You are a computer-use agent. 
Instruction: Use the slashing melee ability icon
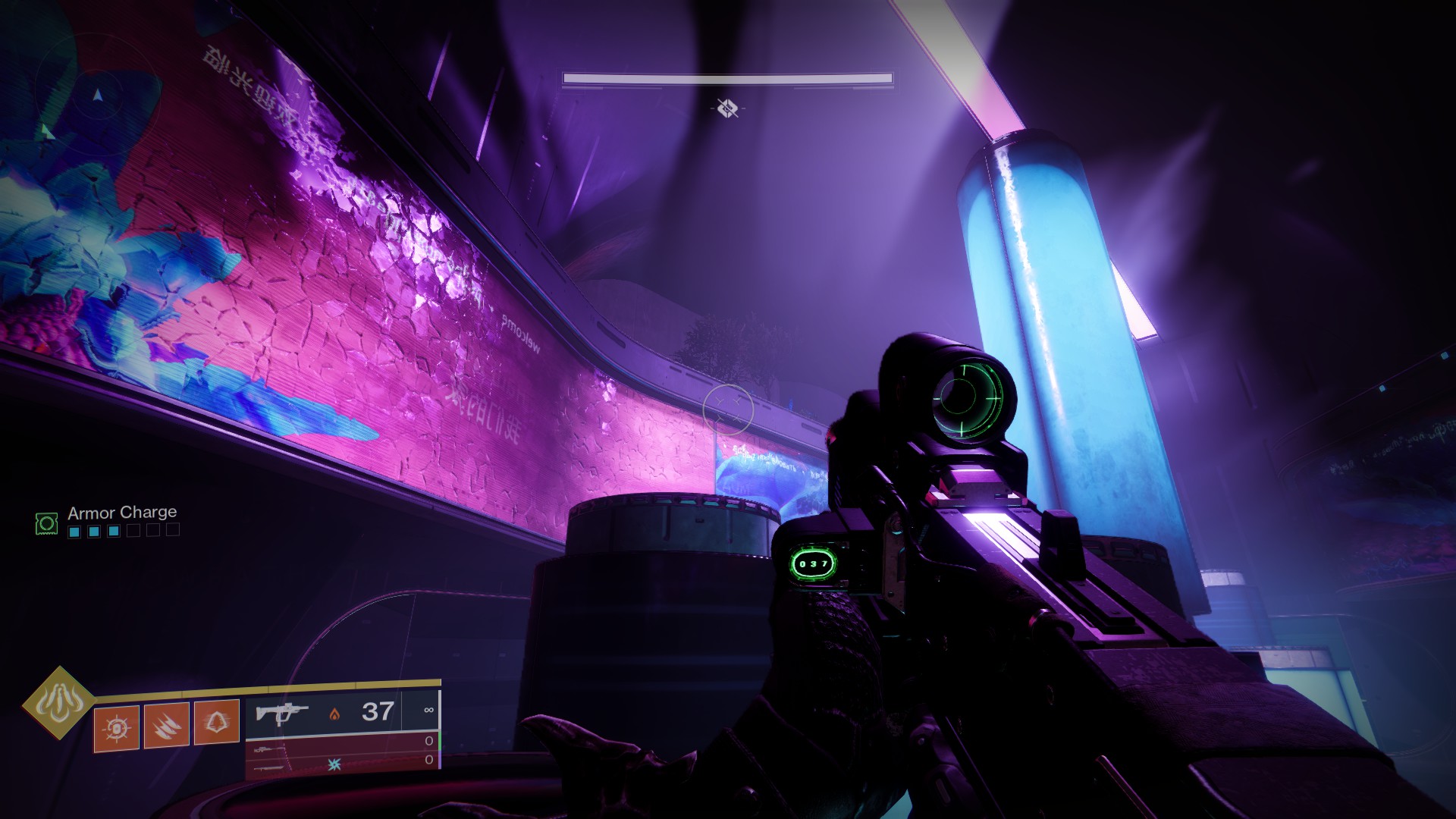(167, 726)
